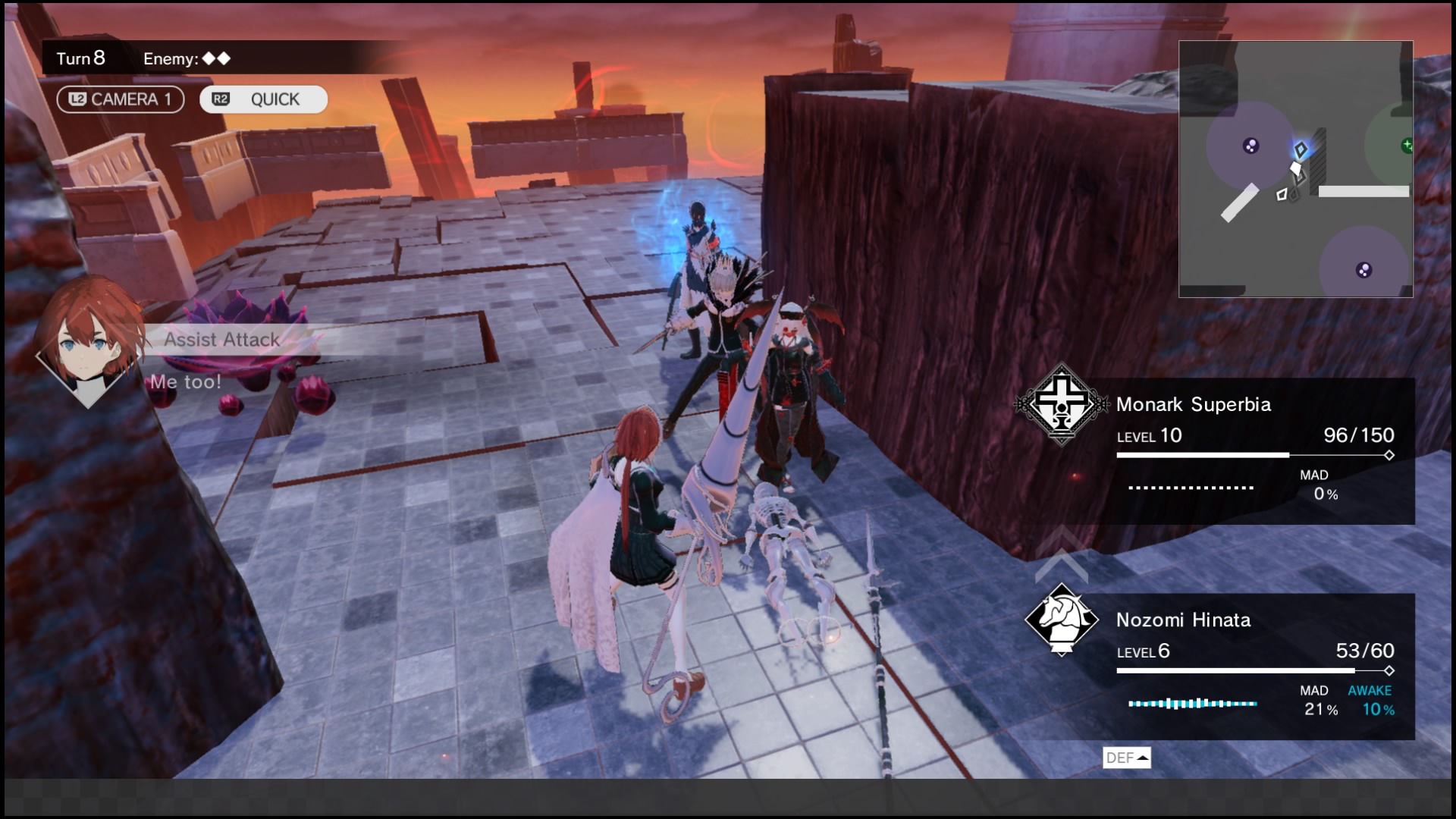Viewport: 1456px width, 819px height.
Task: Toggle the CAMERA 1 view button
Action: pos(121,99)
